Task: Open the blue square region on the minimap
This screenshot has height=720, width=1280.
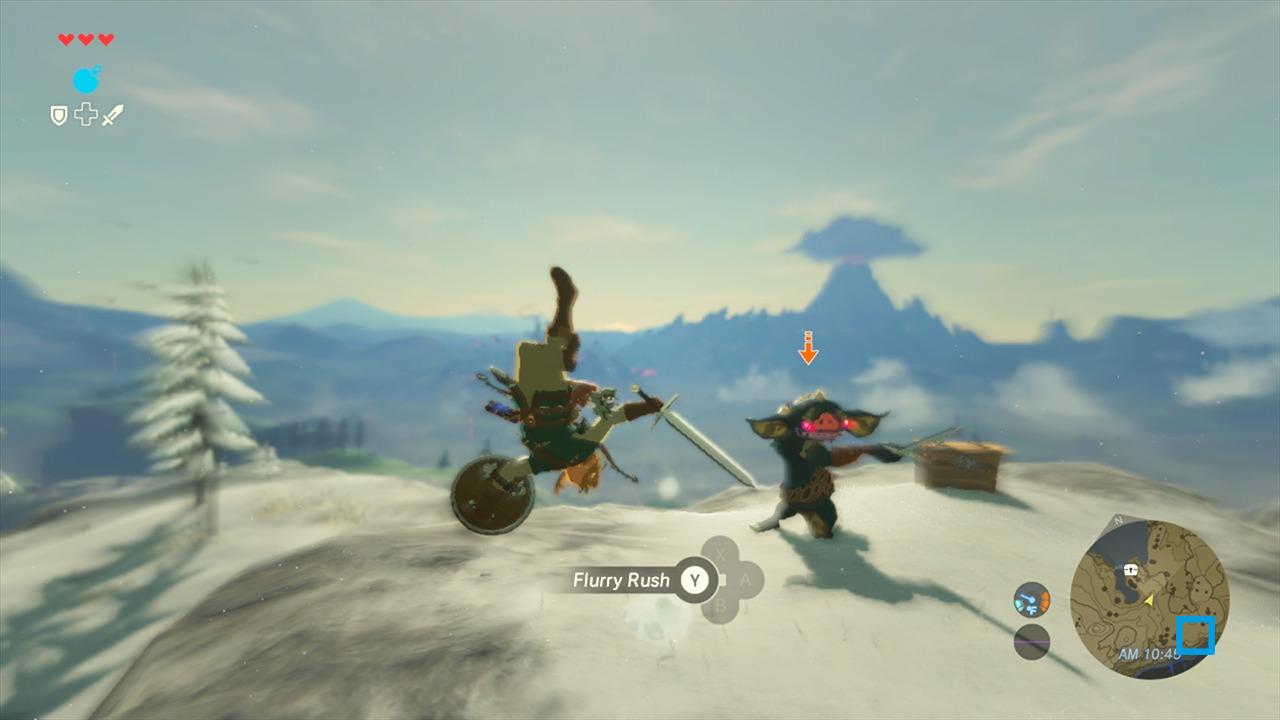Action: [x=1196, y=636]
